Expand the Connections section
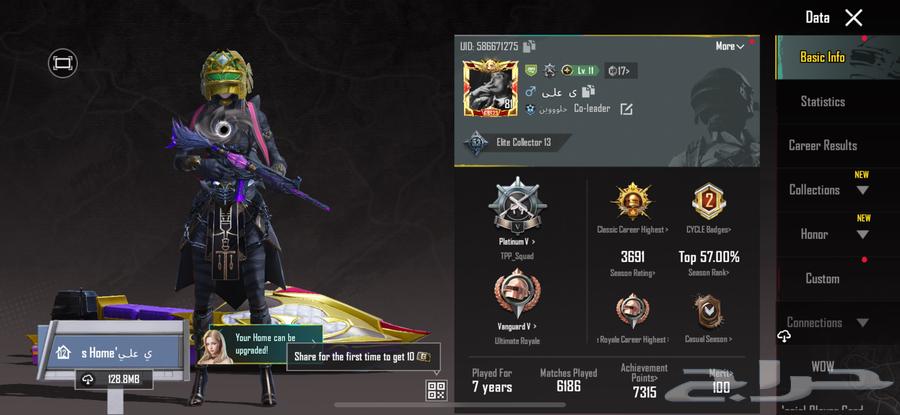The width and height of the screenshot is (900, 415). 826,322
